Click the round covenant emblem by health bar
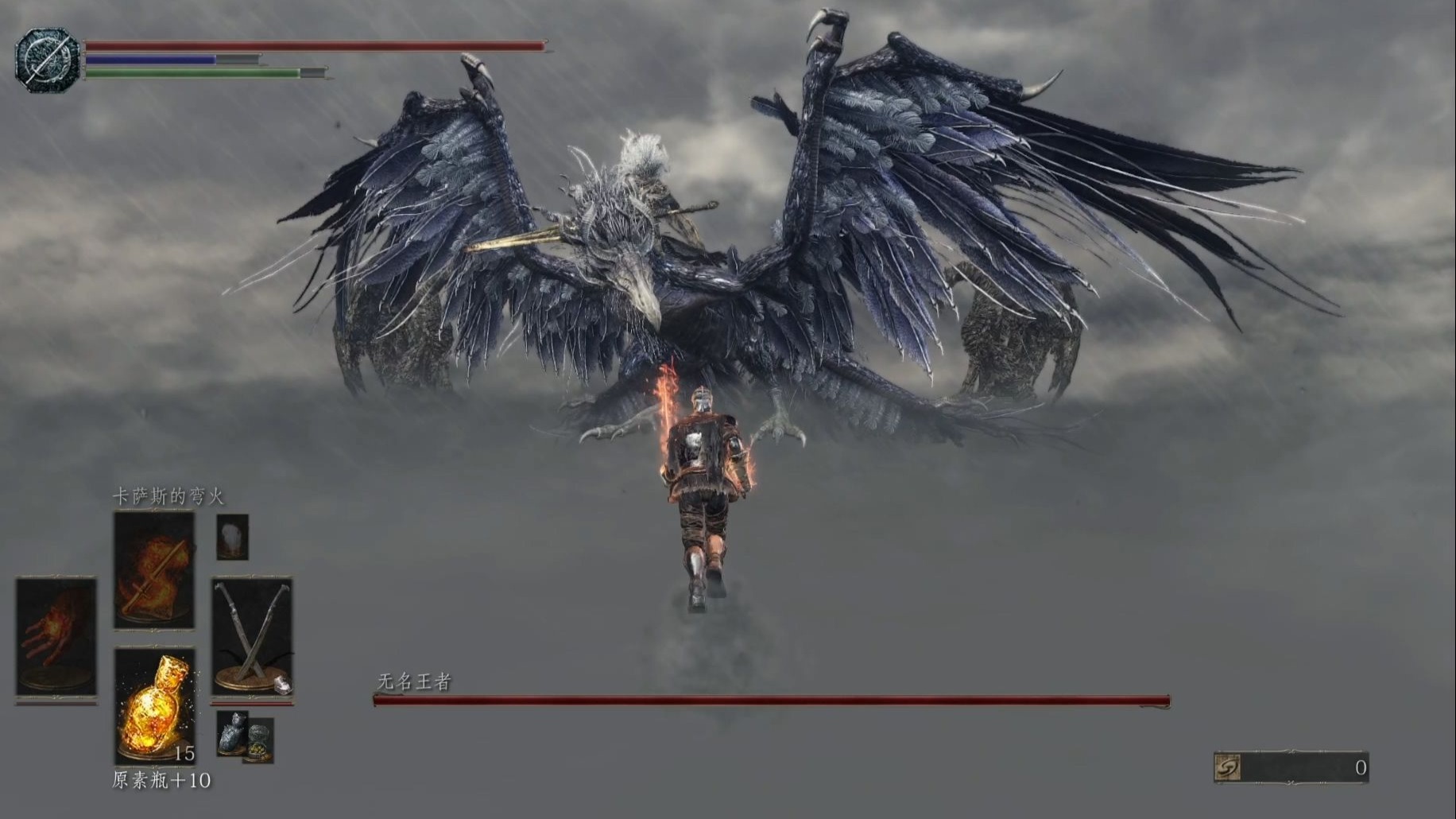The width and height of the screenshot is (1456, 819). tap(47, 60)
